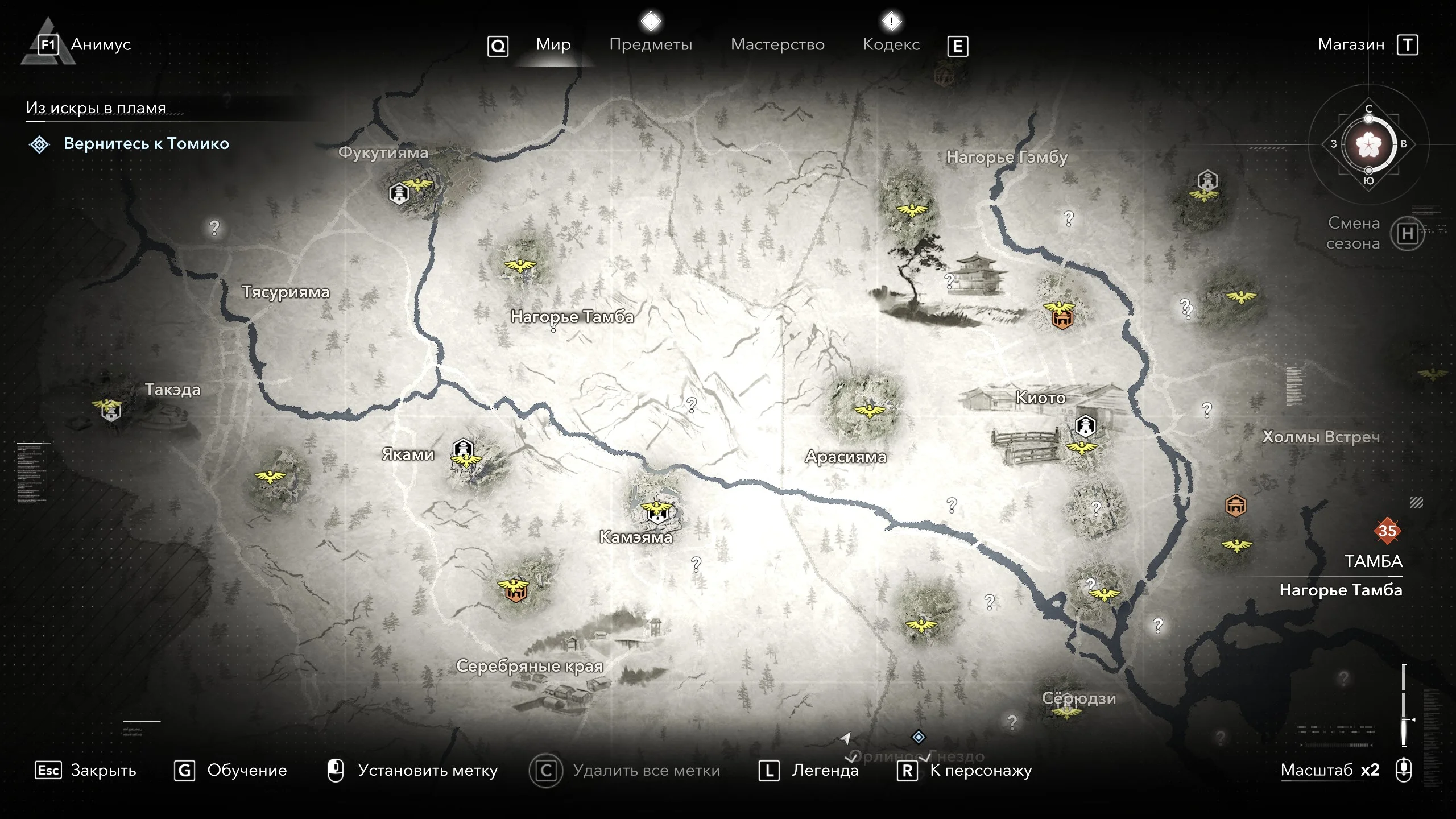Center map with К персонажу

[981, 770]
